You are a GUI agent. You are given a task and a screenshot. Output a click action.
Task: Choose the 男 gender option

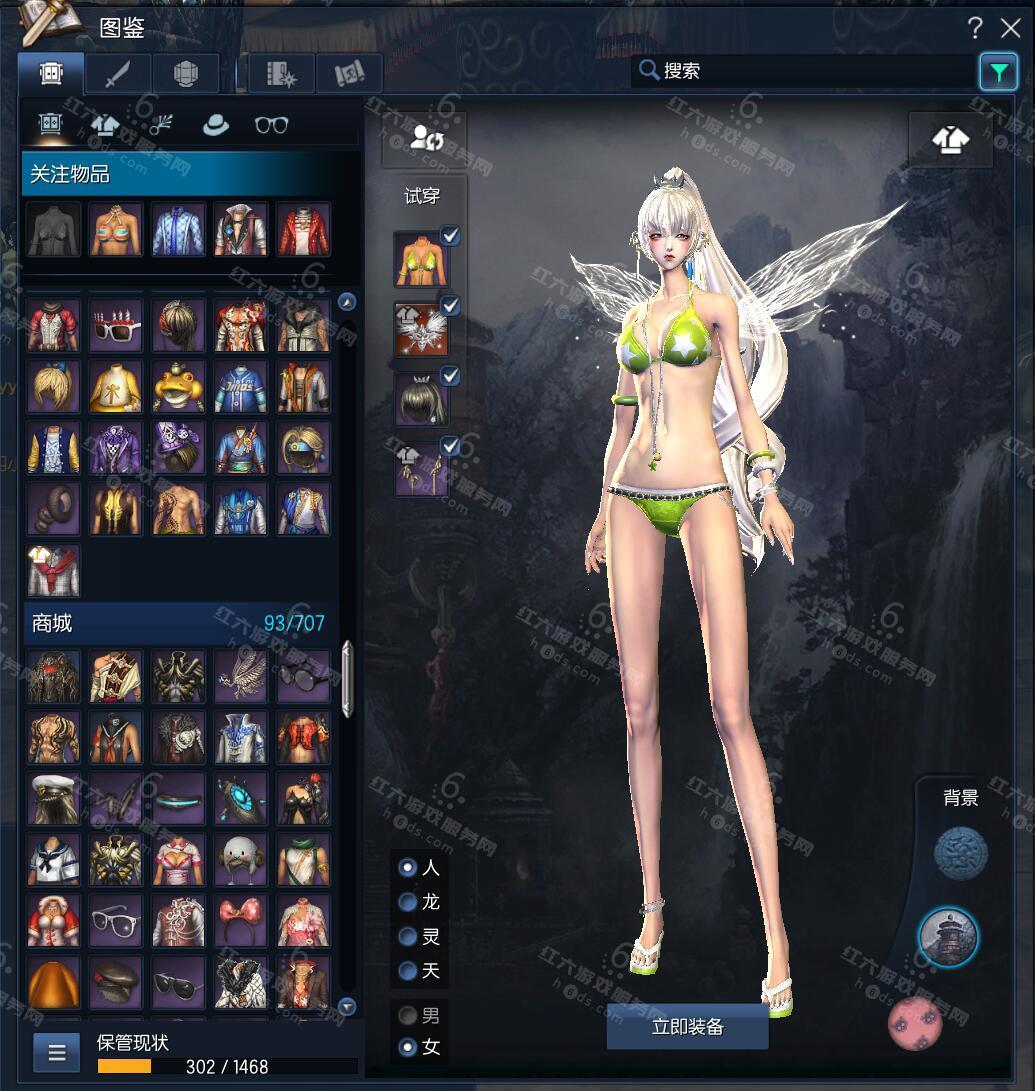click(x=408, y=1016)
